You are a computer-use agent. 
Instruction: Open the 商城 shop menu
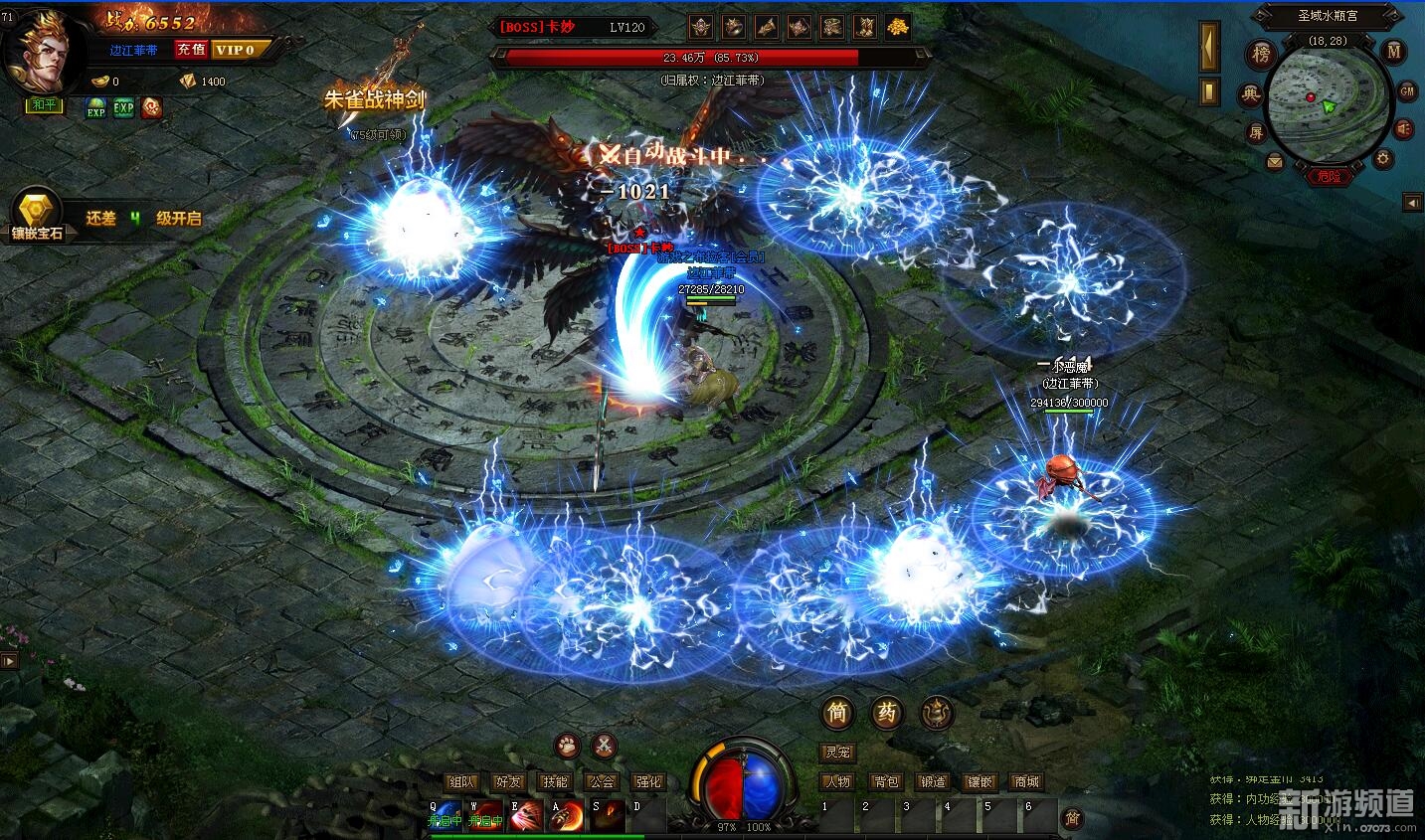click(x=1027, y=782)
